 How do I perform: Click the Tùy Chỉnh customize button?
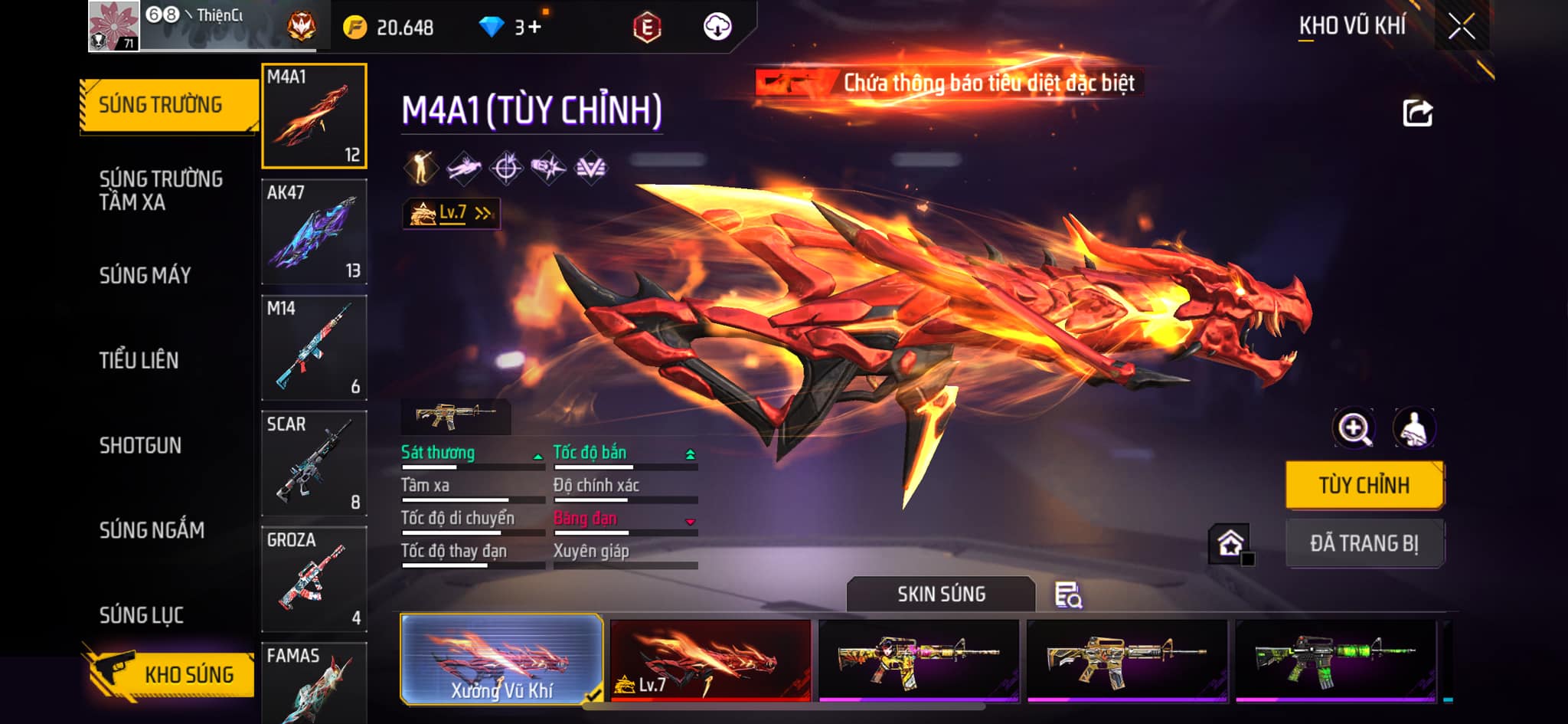[1364, 485]
